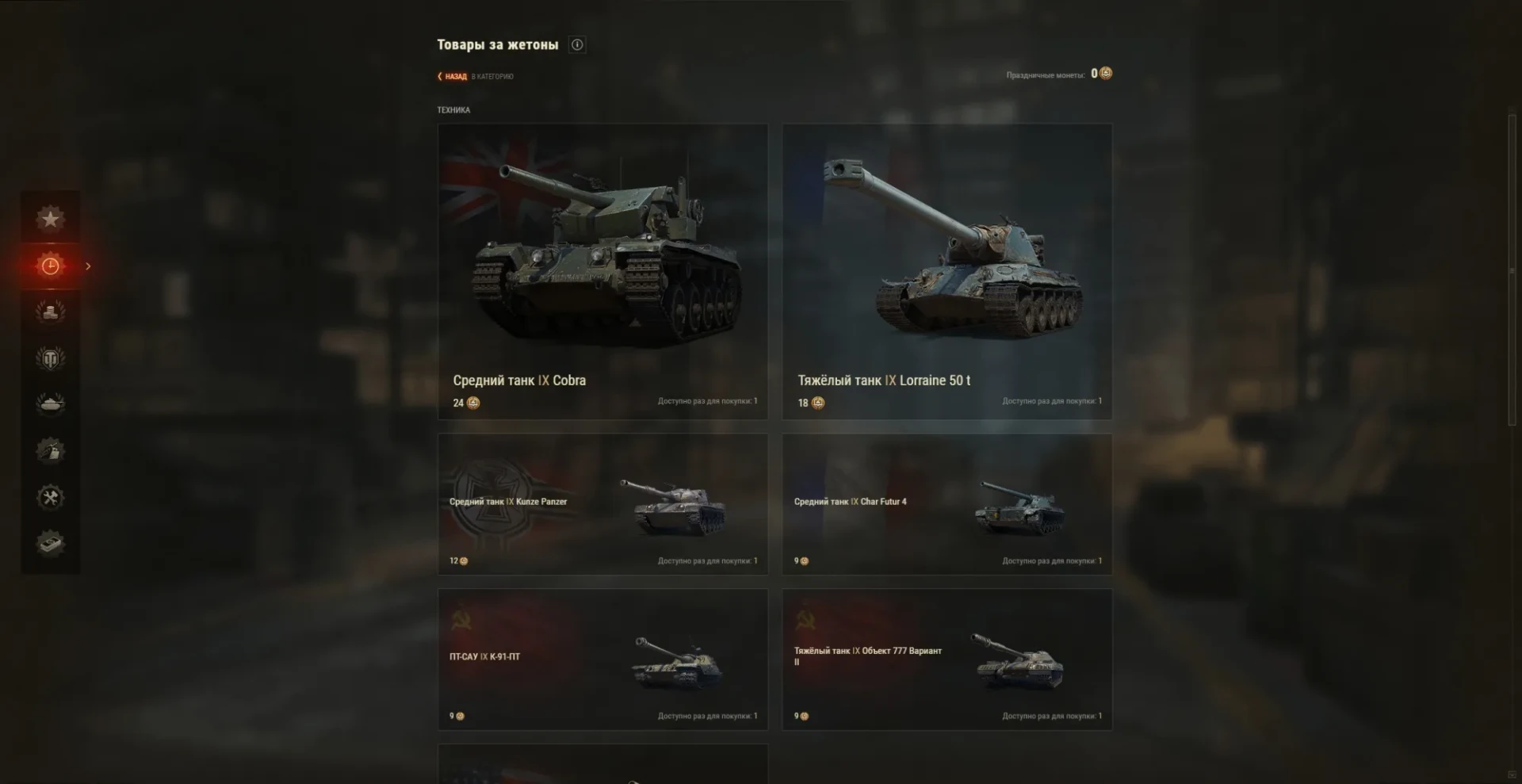Open the star category in sidebar

tap(50, 219)
